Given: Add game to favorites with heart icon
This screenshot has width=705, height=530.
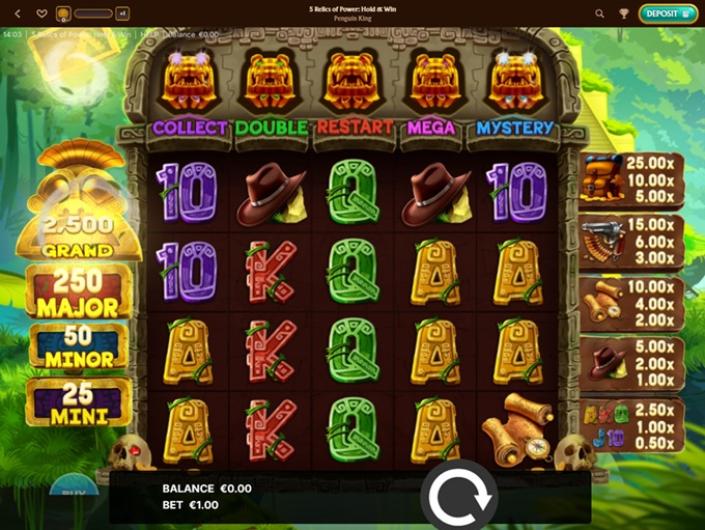Looking at the screenshot, I should (x=42, y=14).
